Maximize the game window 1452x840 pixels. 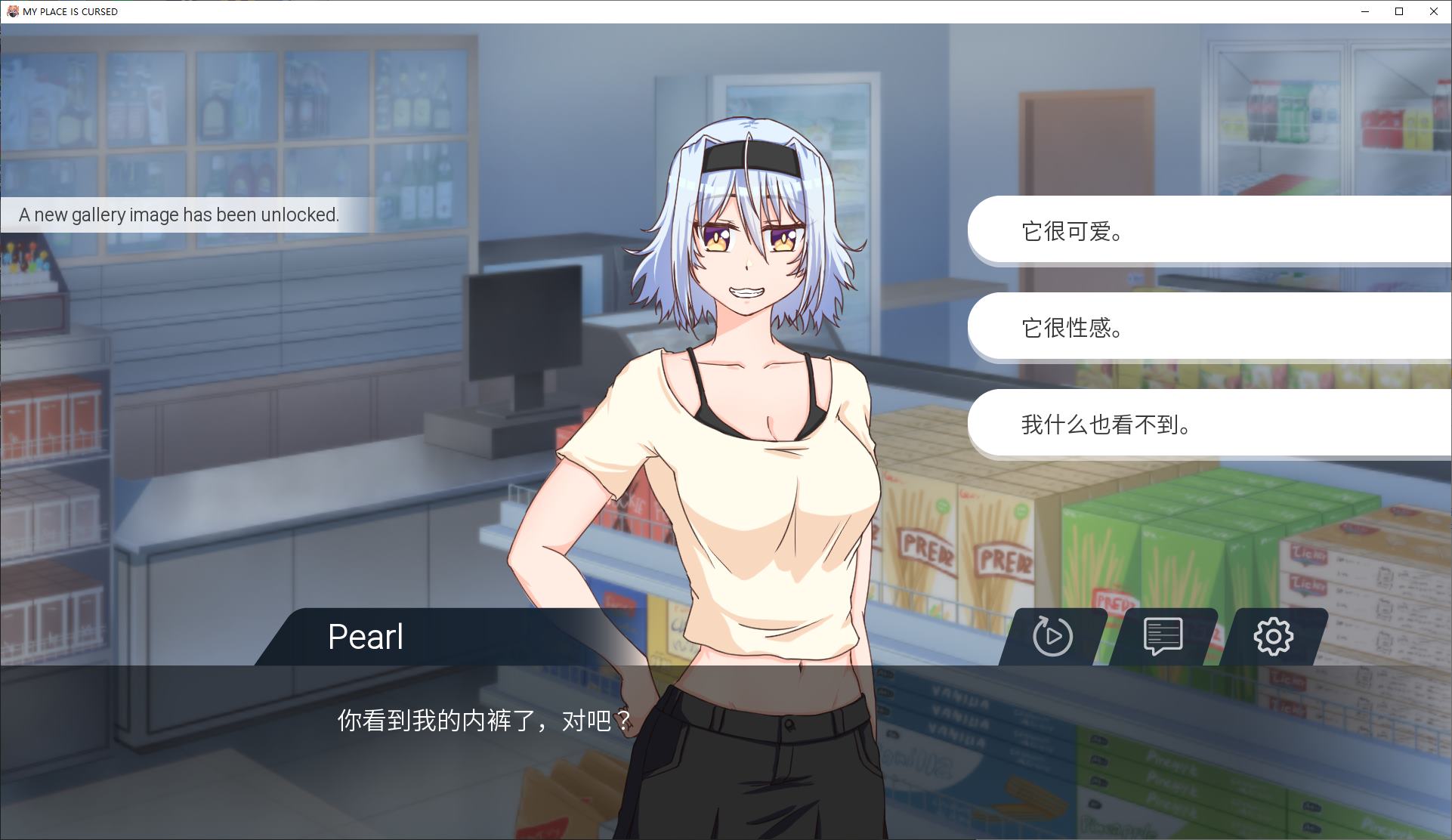pyautogui.click(x=1399, y=11)
